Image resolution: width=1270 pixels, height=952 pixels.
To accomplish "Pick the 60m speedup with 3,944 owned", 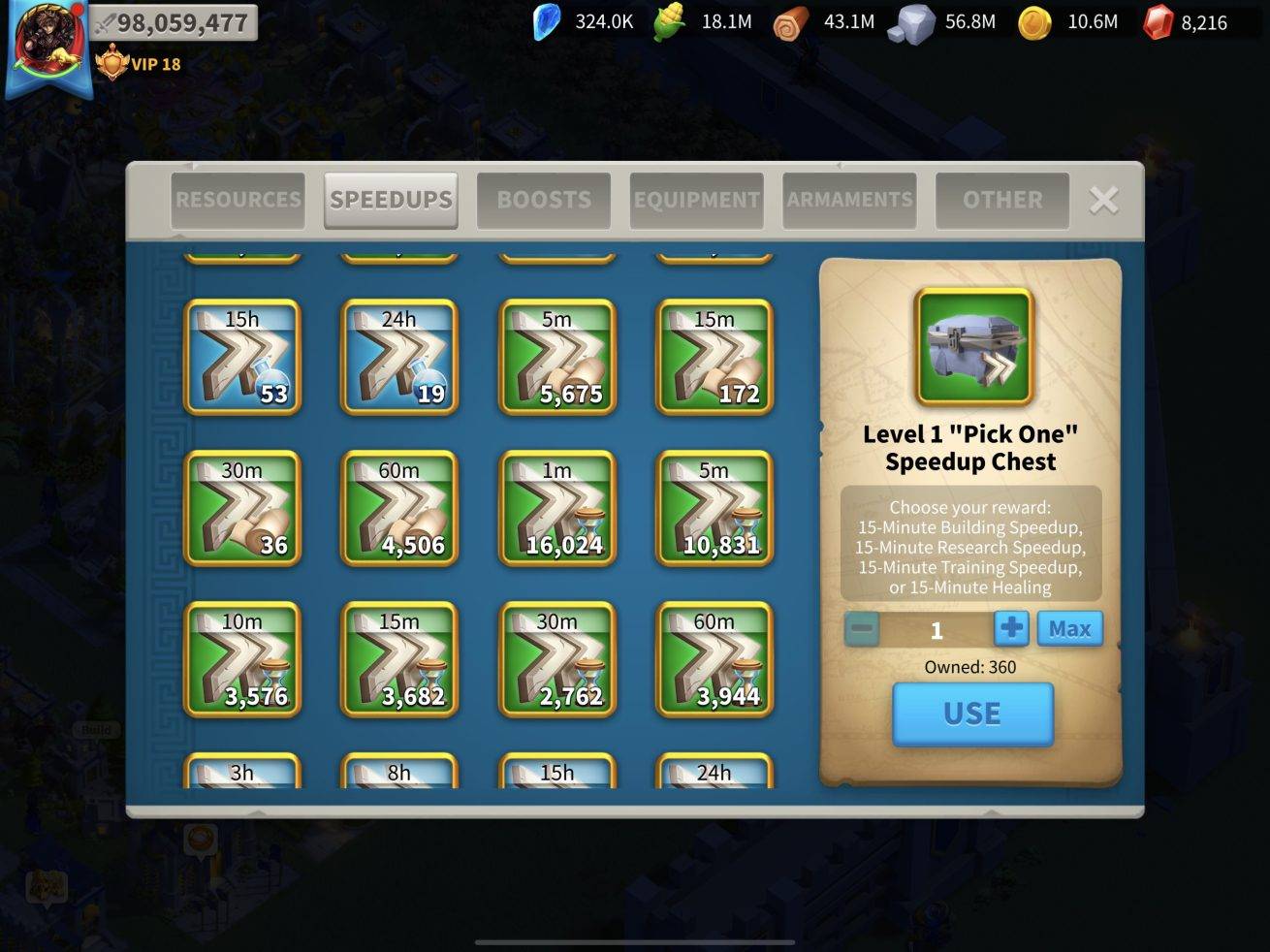I will (714, 659).
